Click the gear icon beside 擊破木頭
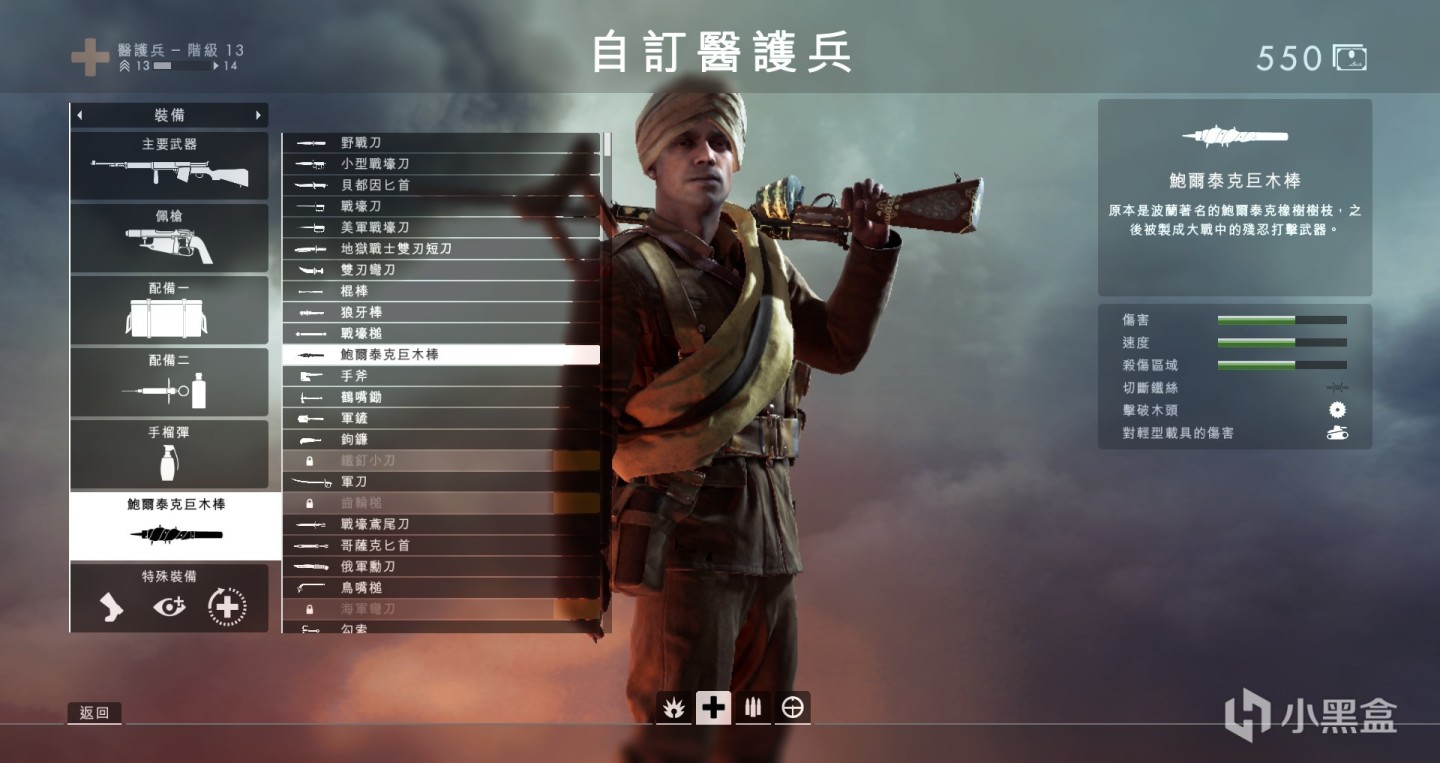 tap(1335, 408)
